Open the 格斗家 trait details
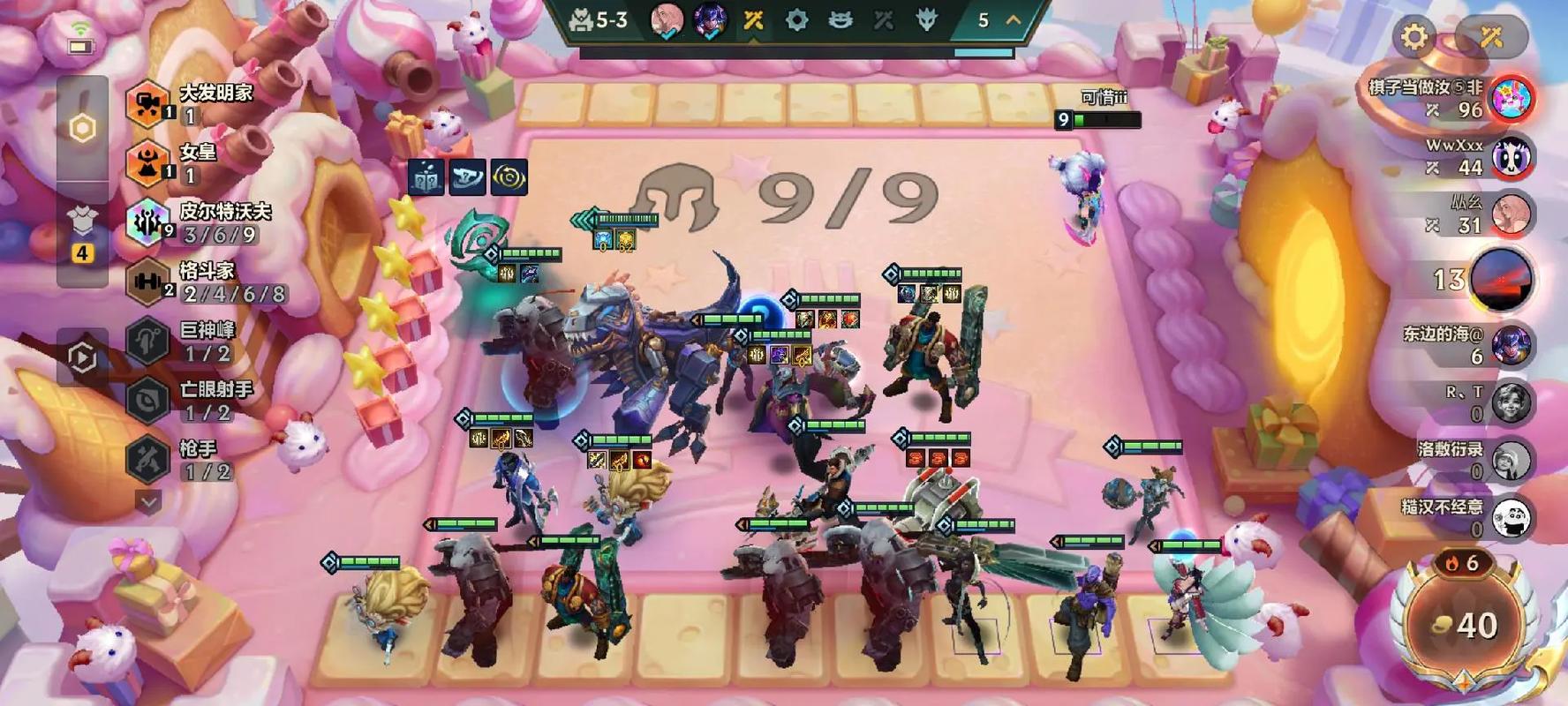 pos(147,282)
